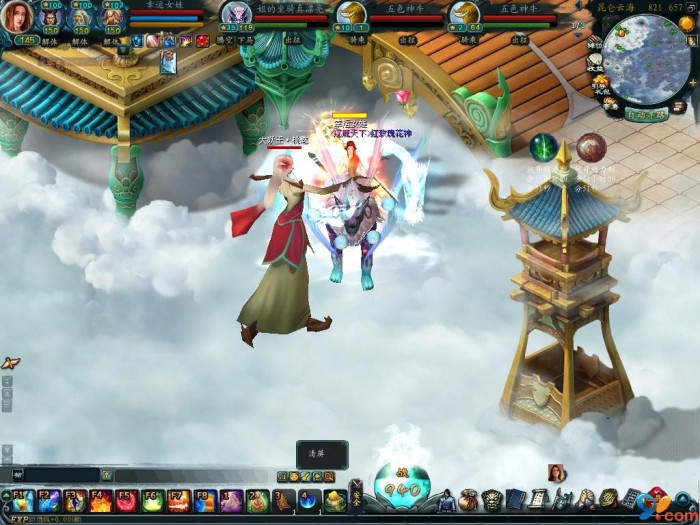The width and height of the screenshot is (700, 525).
Task: Cast the green F6 skill
Action: click(x=152, y=500)
